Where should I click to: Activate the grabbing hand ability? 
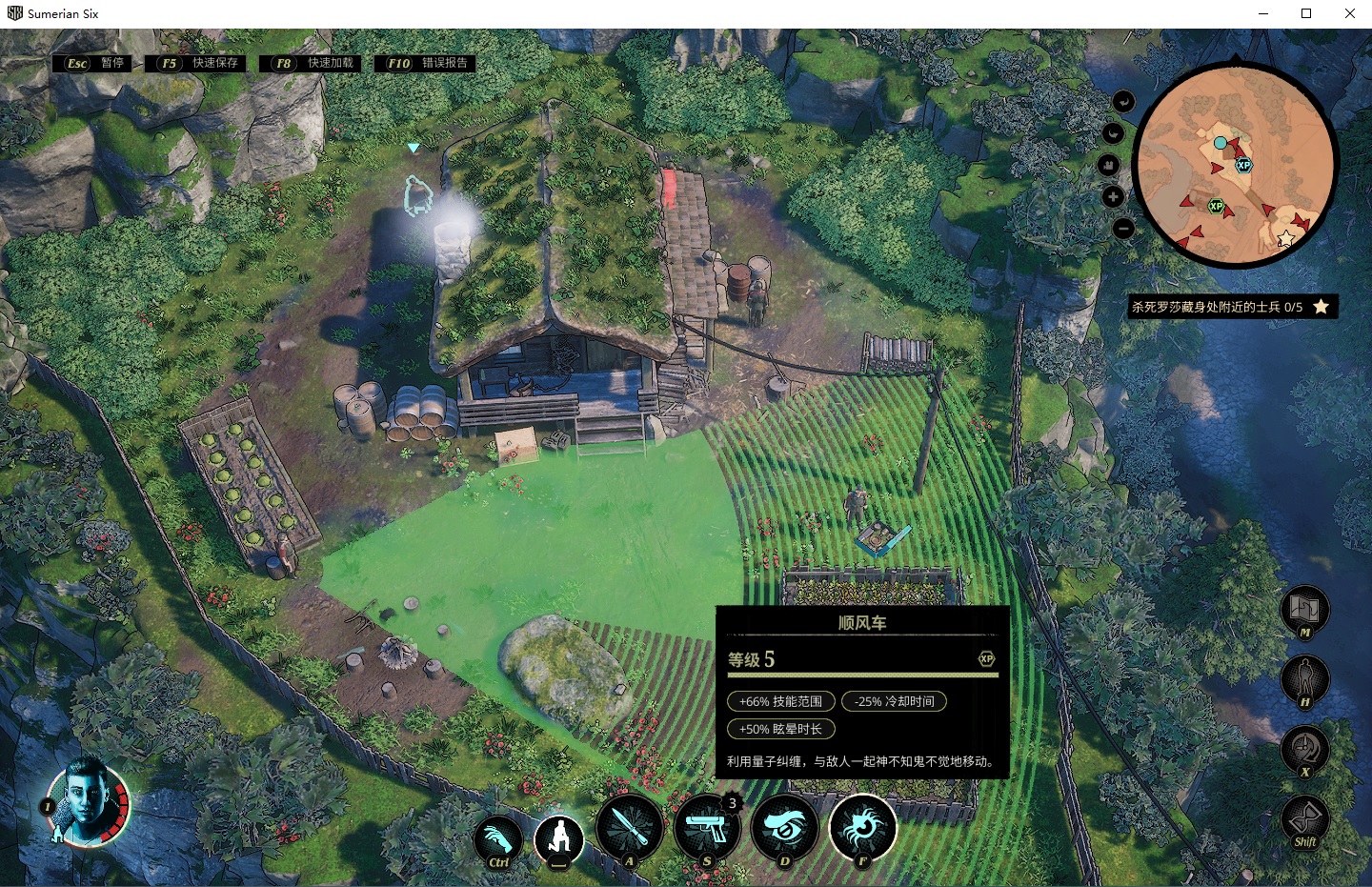(498, 839)
